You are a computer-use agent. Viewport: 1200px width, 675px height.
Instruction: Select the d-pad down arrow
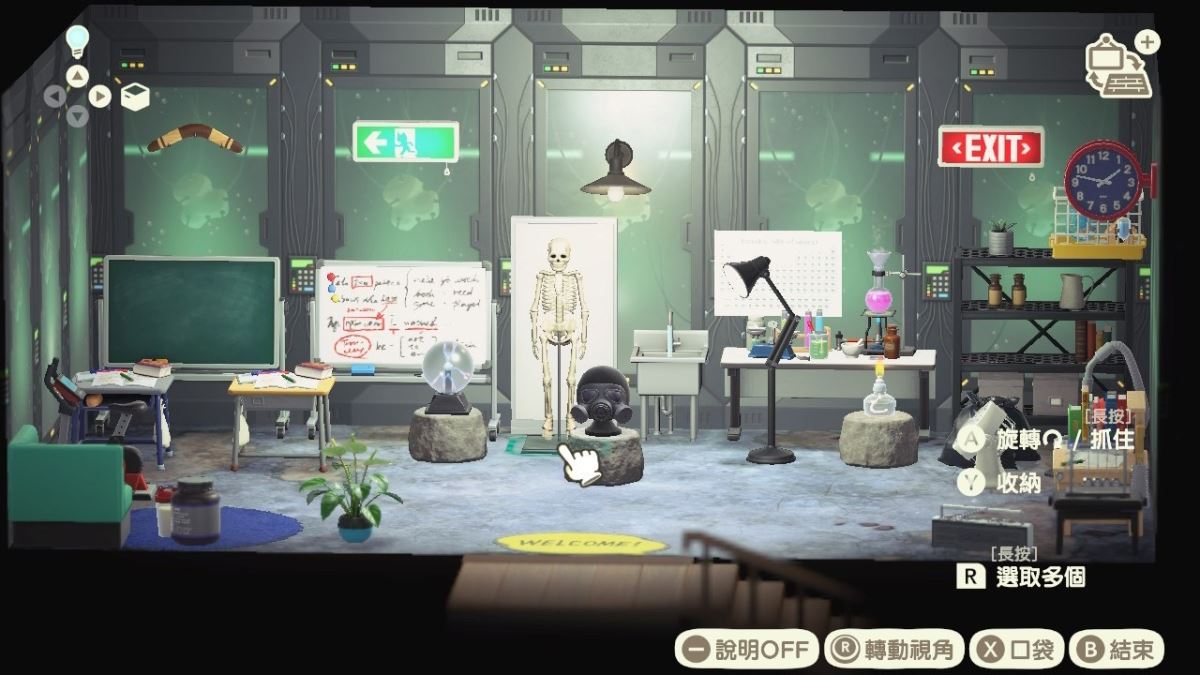[78, 117]
